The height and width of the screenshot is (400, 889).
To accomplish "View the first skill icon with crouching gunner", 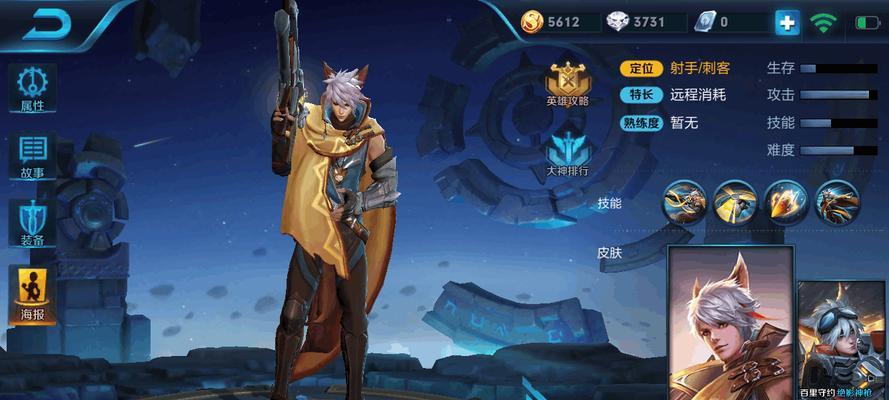I will point(685,202).
